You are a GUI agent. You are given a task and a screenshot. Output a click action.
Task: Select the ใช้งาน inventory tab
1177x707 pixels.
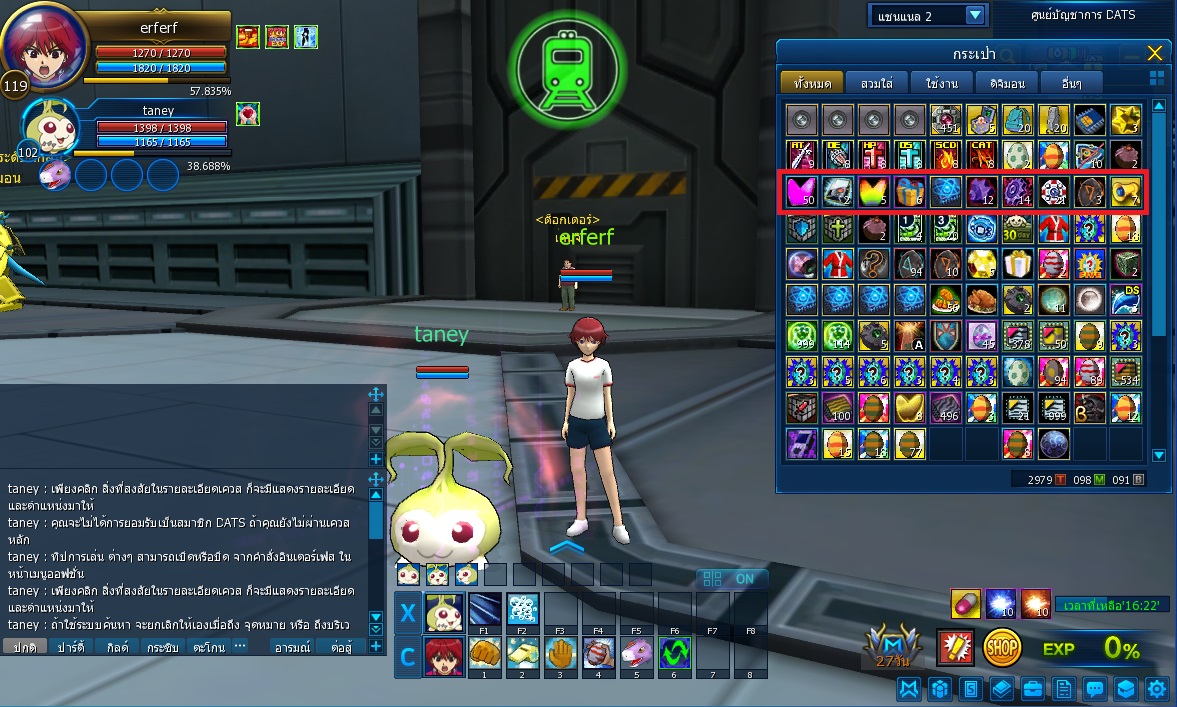pyautogui.click(x=942, y=82)
